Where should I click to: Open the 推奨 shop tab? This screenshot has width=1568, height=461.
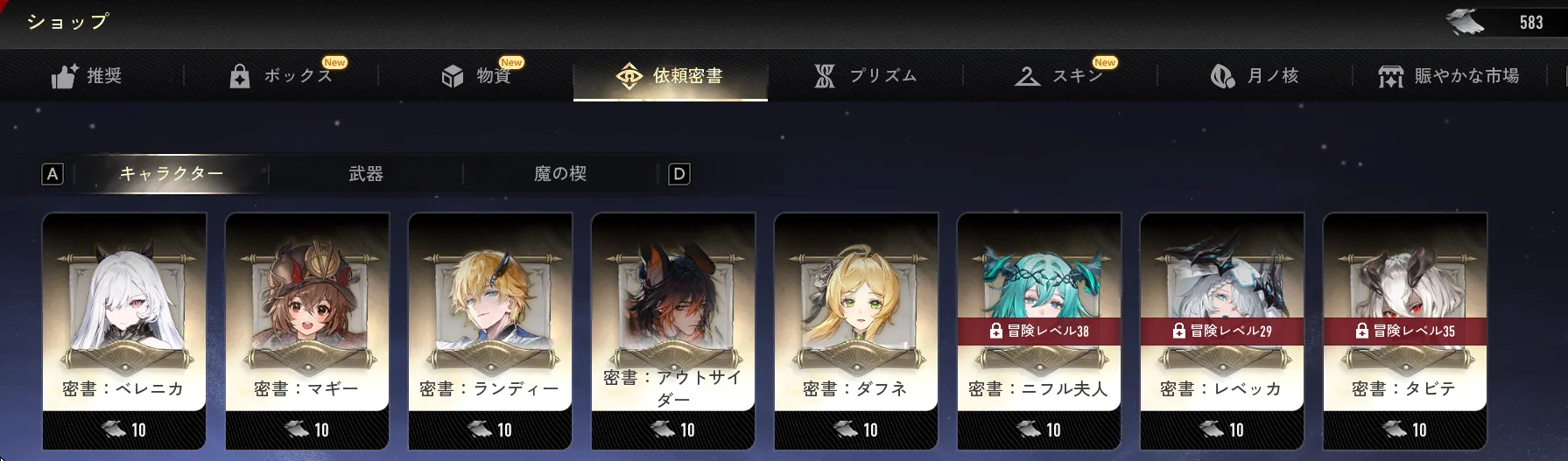pos(88,76)
